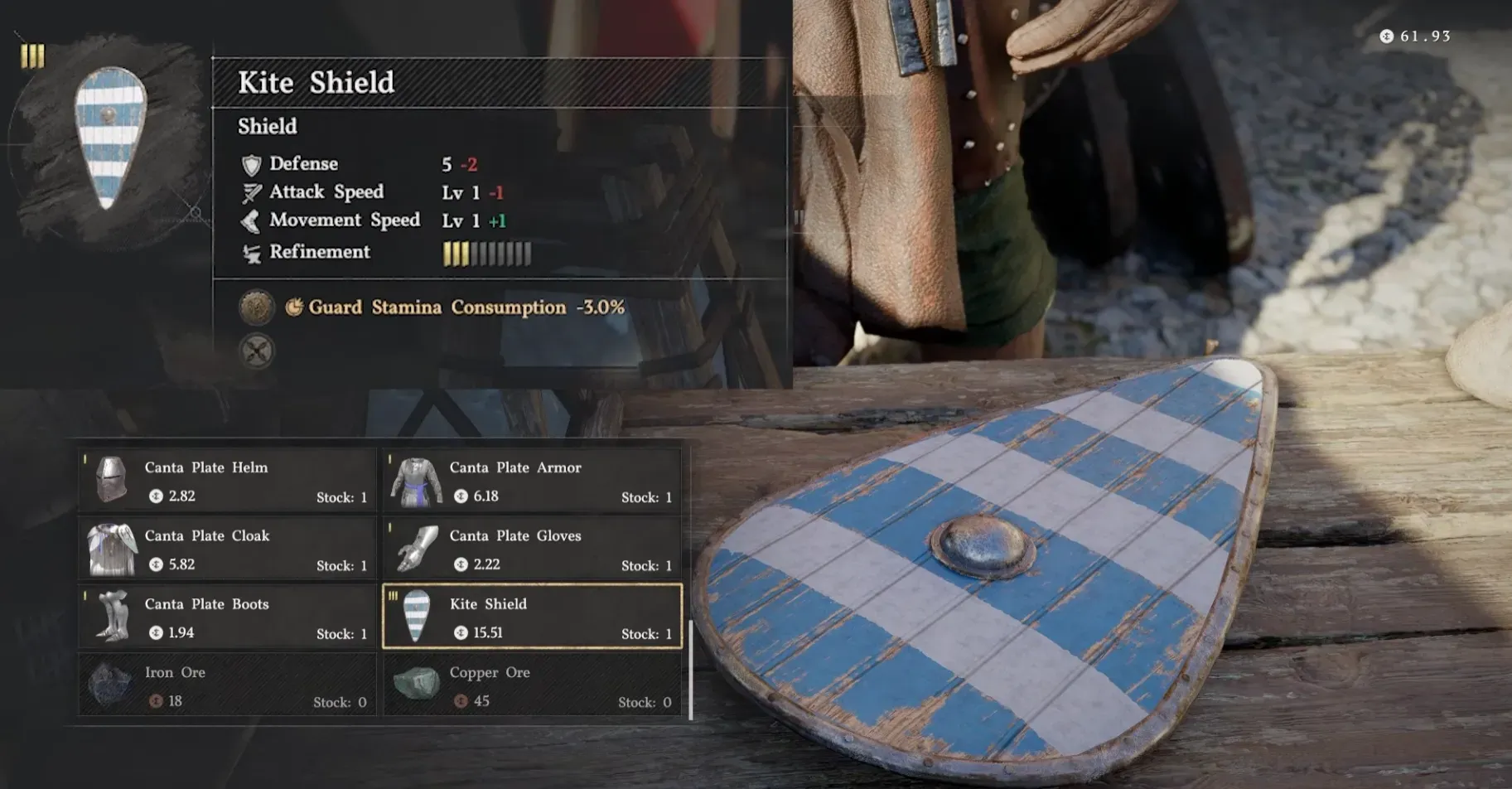Select the highlighted Kite Shield item
This screenshot has width=1512, height=789.
532,617
